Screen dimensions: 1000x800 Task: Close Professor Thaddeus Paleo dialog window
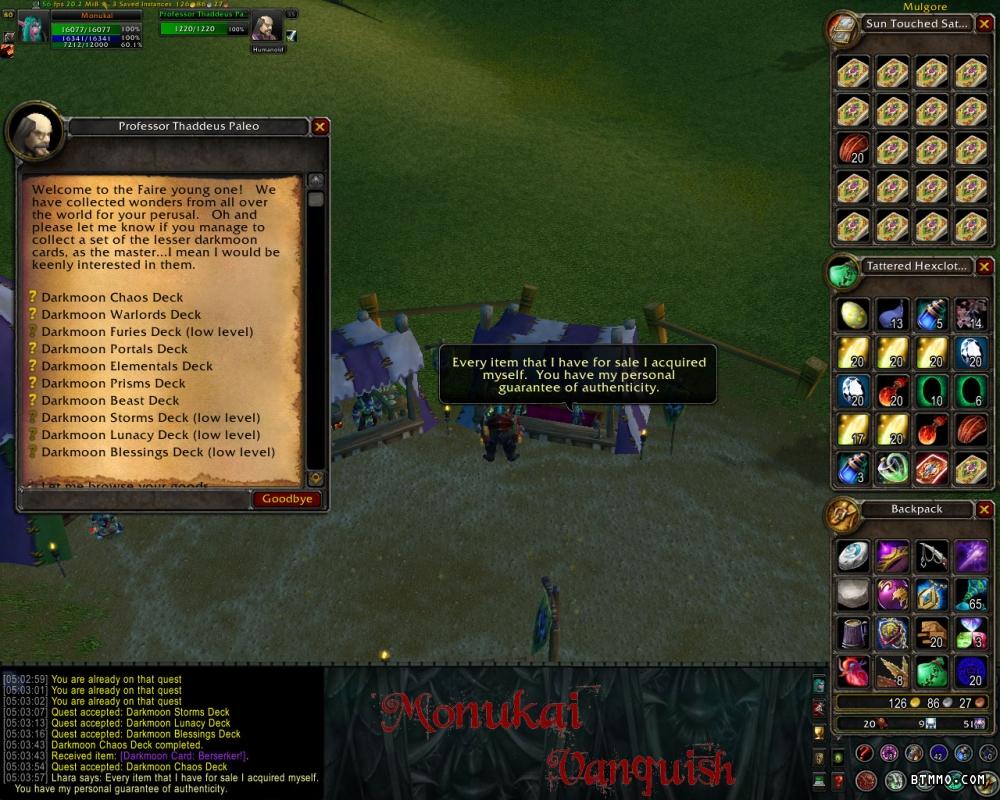click(x=319, y=127)
